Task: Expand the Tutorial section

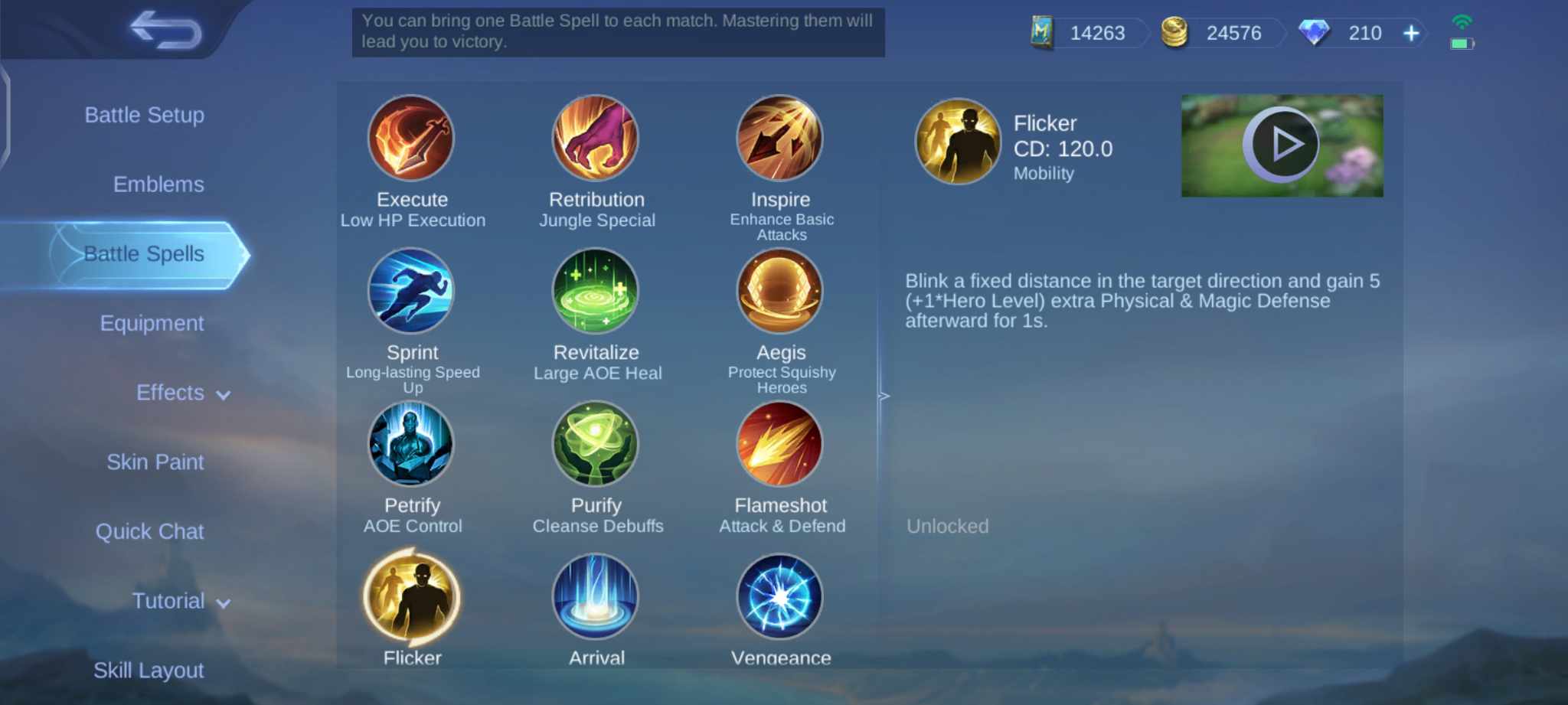Action: click(178, 601)
